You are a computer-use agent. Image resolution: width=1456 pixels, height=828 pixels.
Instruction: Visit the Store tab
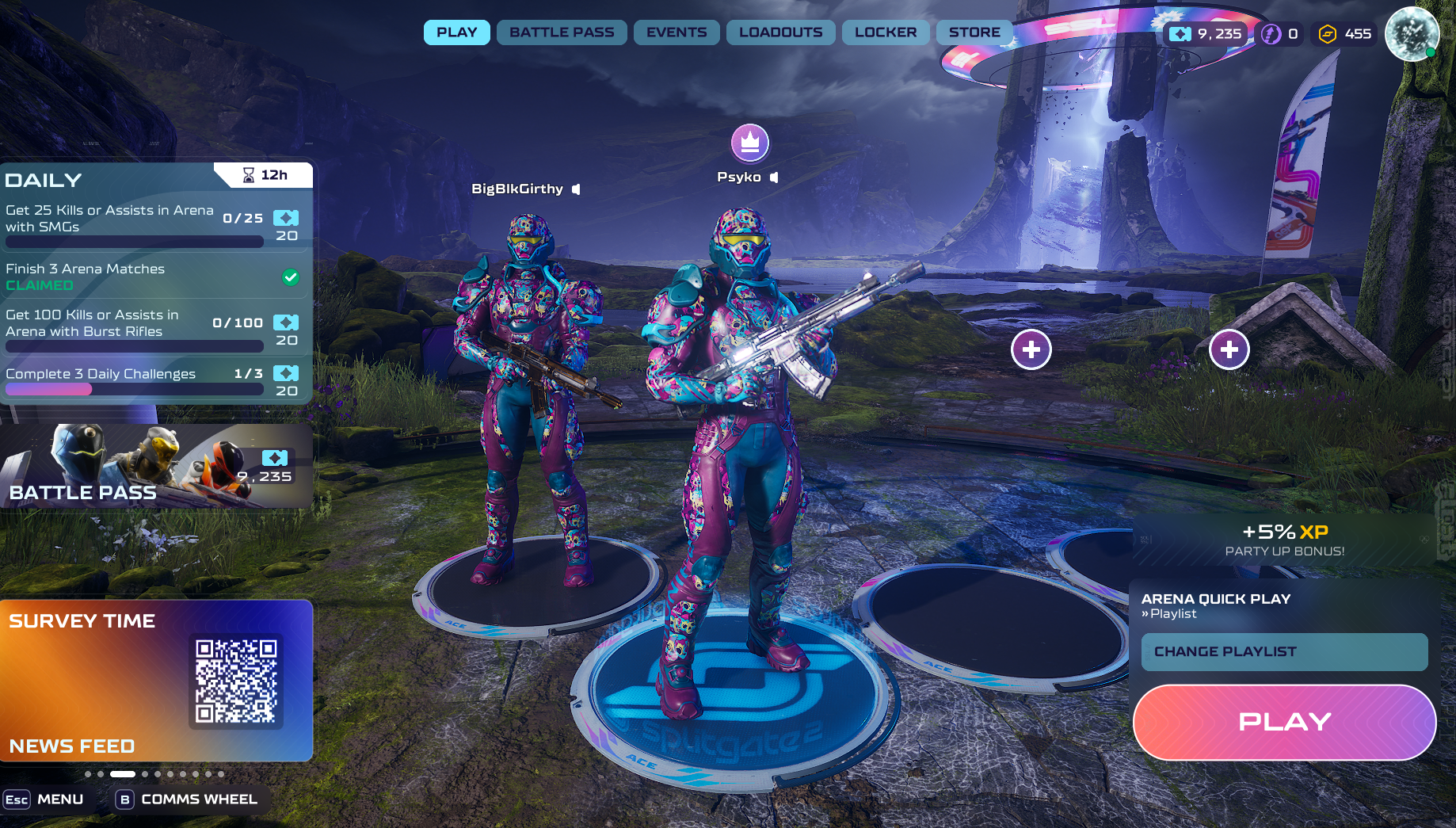tap(974, 32)
